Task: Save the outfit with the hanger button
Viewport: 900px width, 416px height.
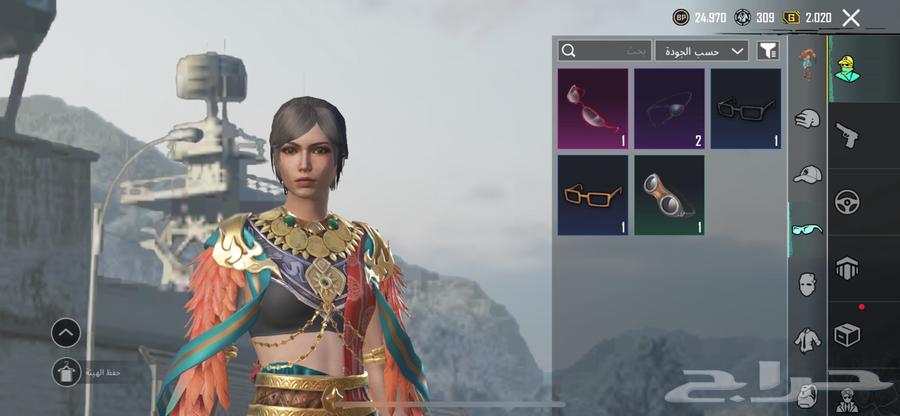Action: 66,372
